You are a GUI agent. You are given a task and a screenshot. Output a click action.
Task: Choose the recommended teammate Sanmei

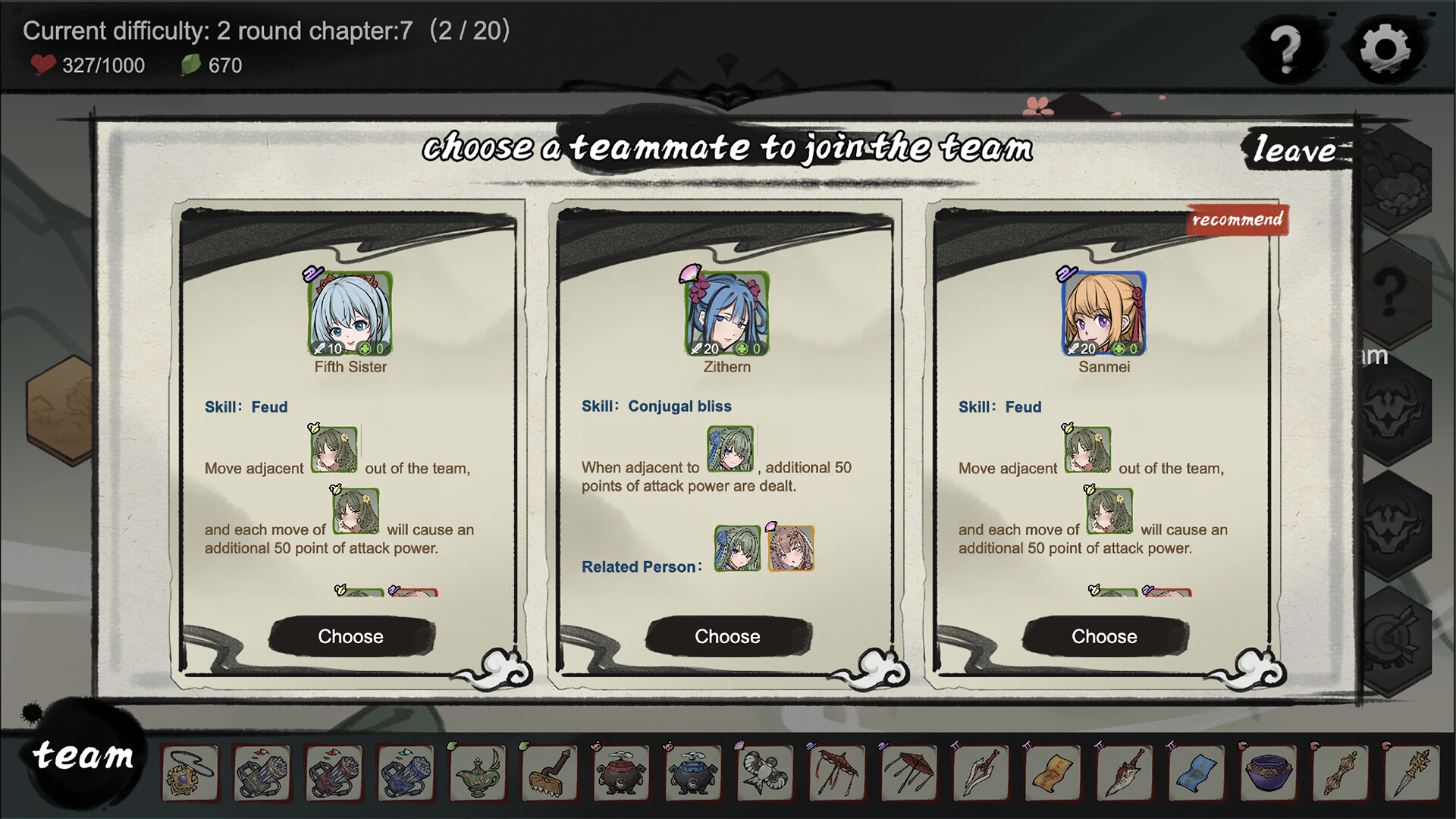[1103, 636]
